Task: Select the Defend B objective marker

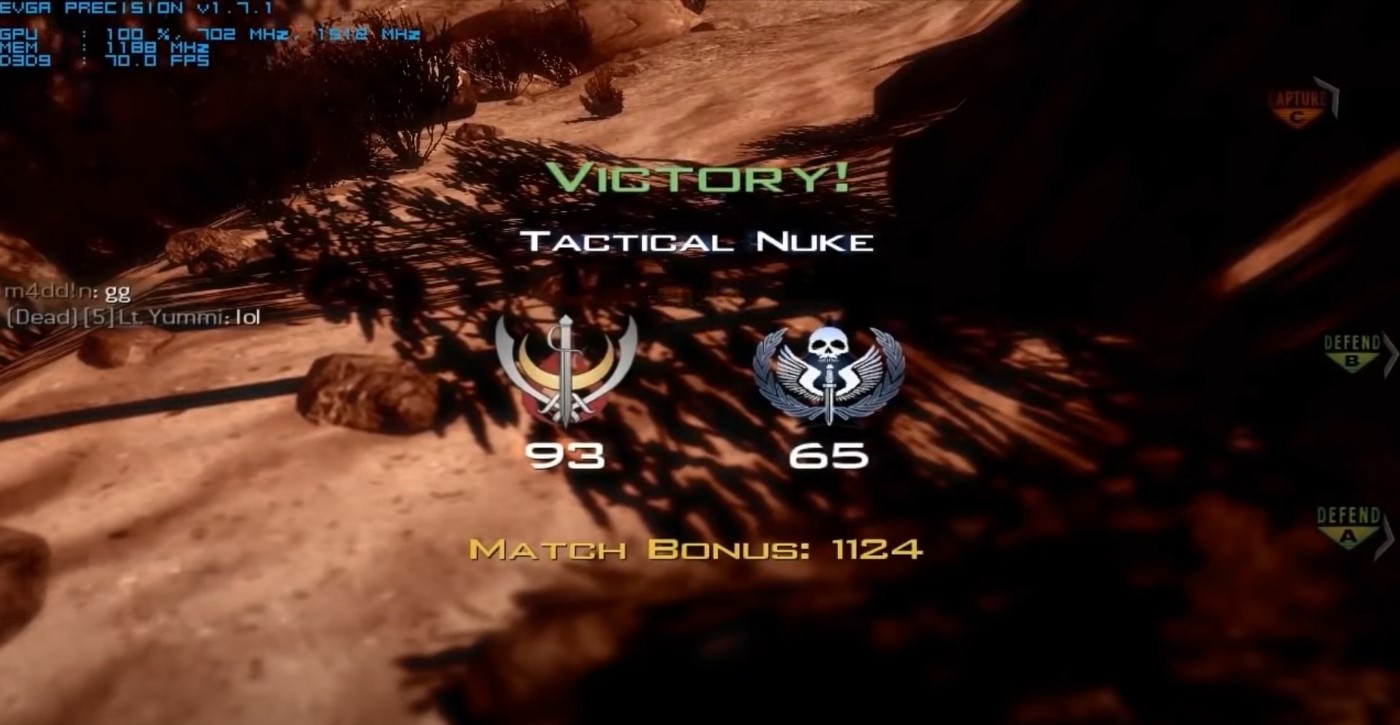Action: point(1354,350)
